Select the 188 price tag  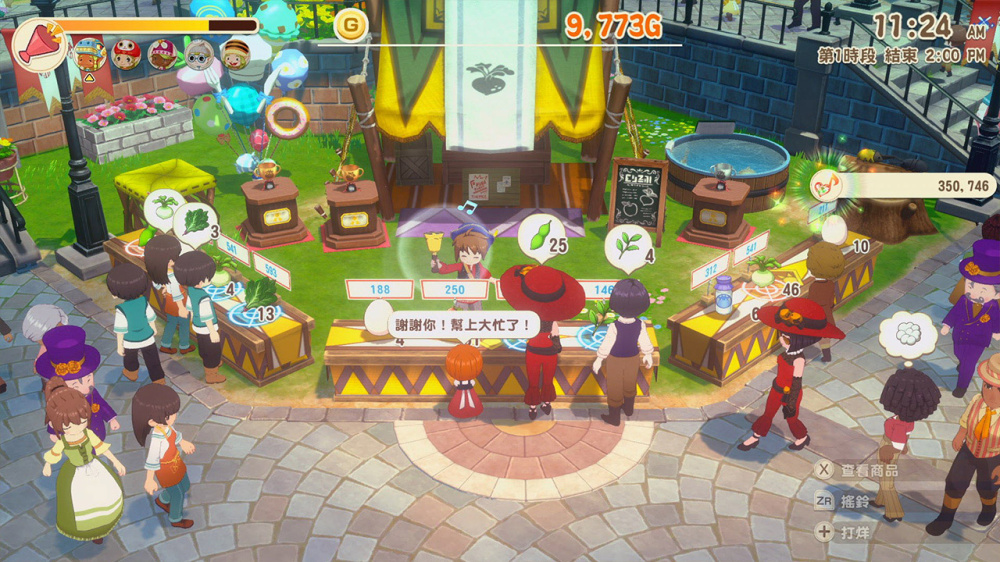[x=379, y=289]
